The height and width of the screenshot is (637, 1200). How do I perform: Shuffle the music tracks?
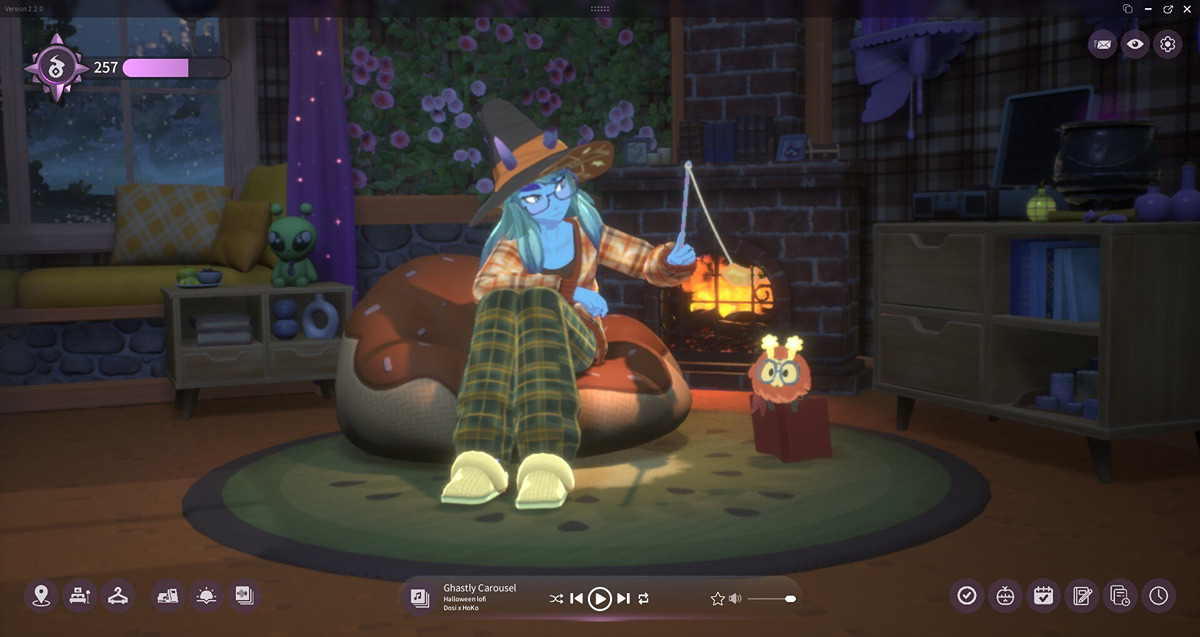[x=556, y=598]
